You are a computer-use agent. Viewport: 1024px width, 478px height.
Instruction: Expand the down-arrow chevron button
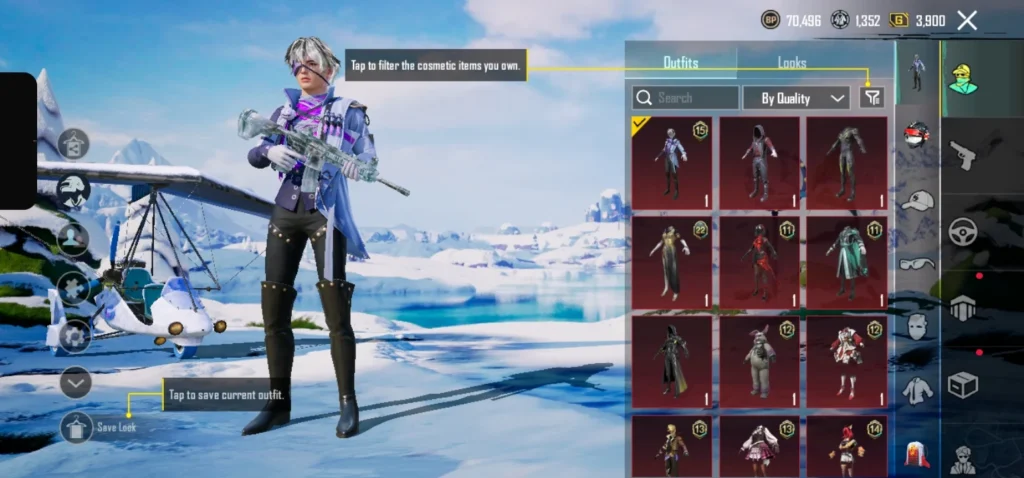pos(75,382)
